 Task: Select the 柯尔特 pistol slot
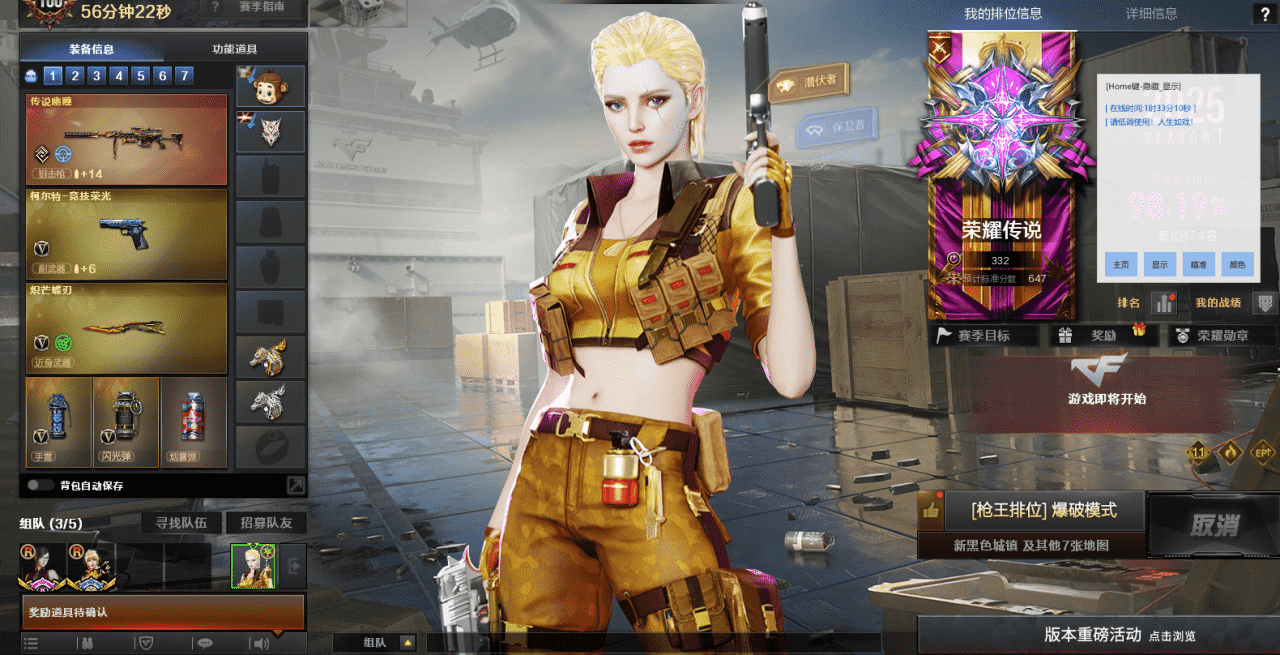127,233
